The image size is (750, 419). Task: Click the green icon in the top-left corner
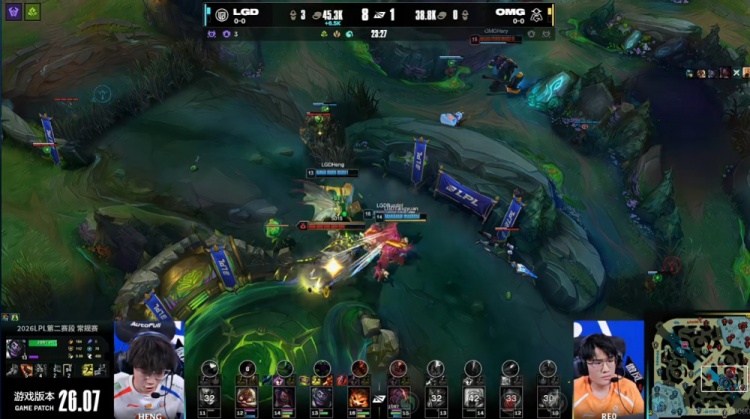(x=33, y=12)
